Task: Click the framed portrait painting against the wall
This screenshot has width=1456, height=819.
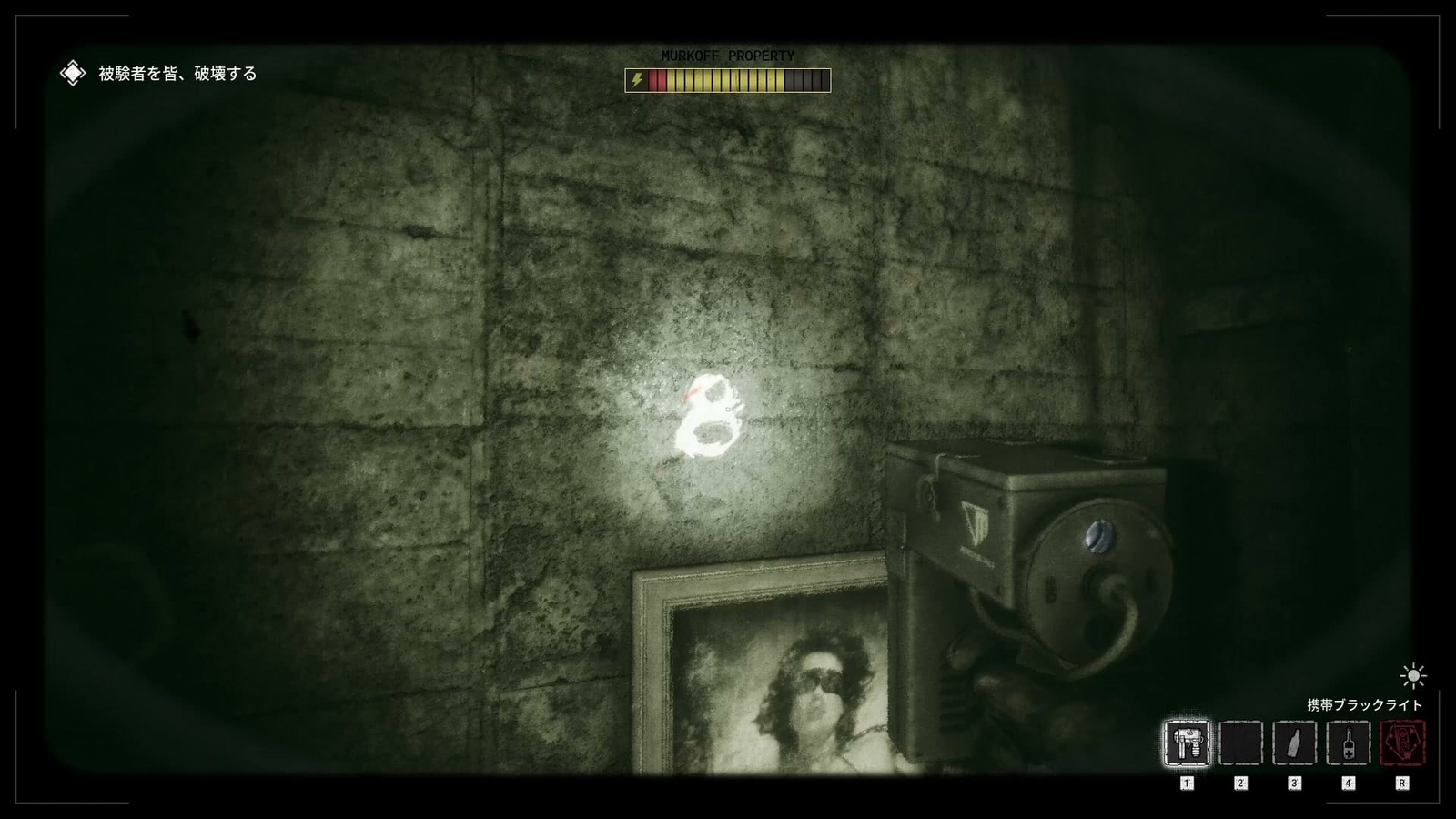Action: click(773, 682)
